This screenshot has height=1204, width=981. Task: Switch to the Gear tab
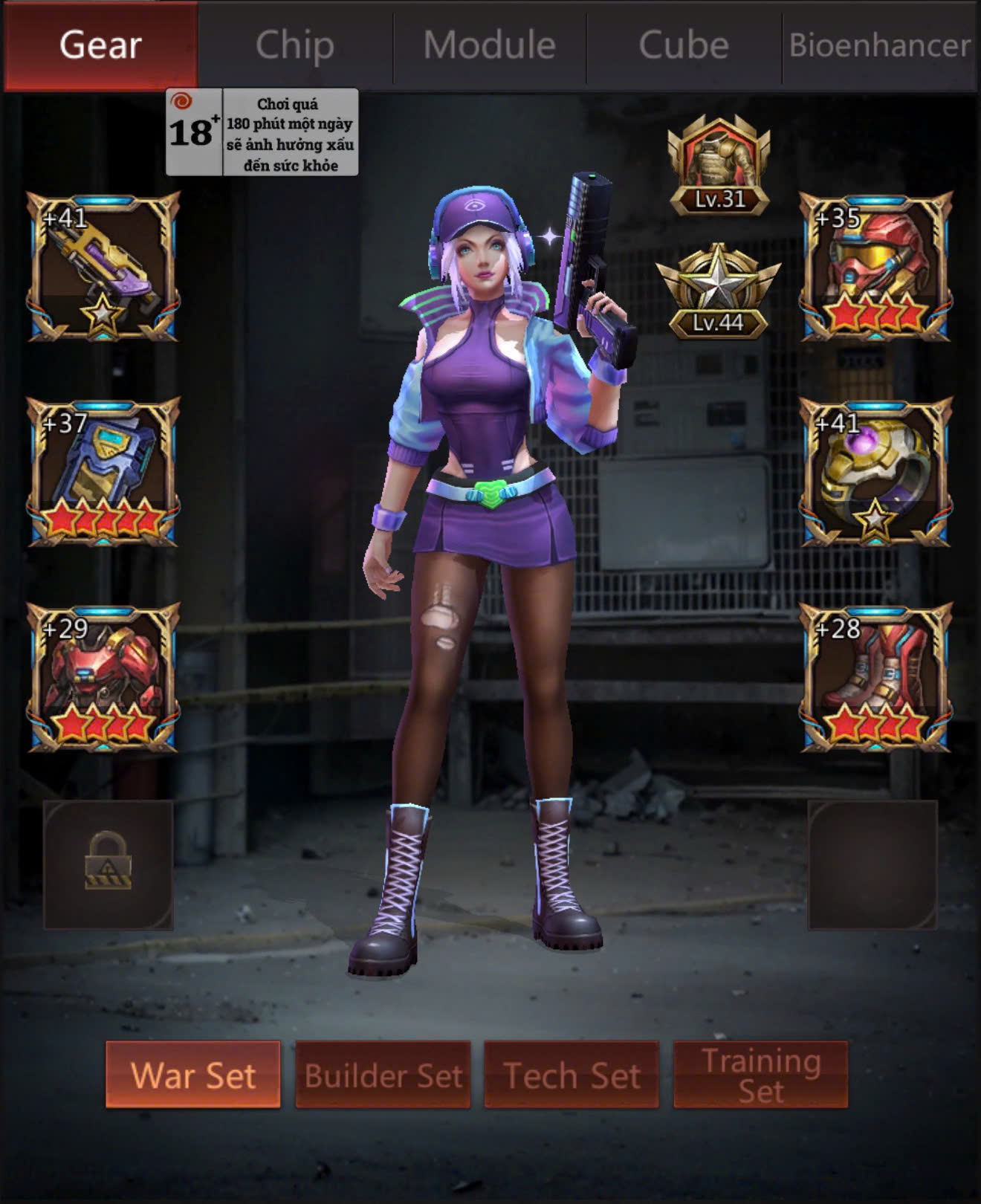(100, 45)
